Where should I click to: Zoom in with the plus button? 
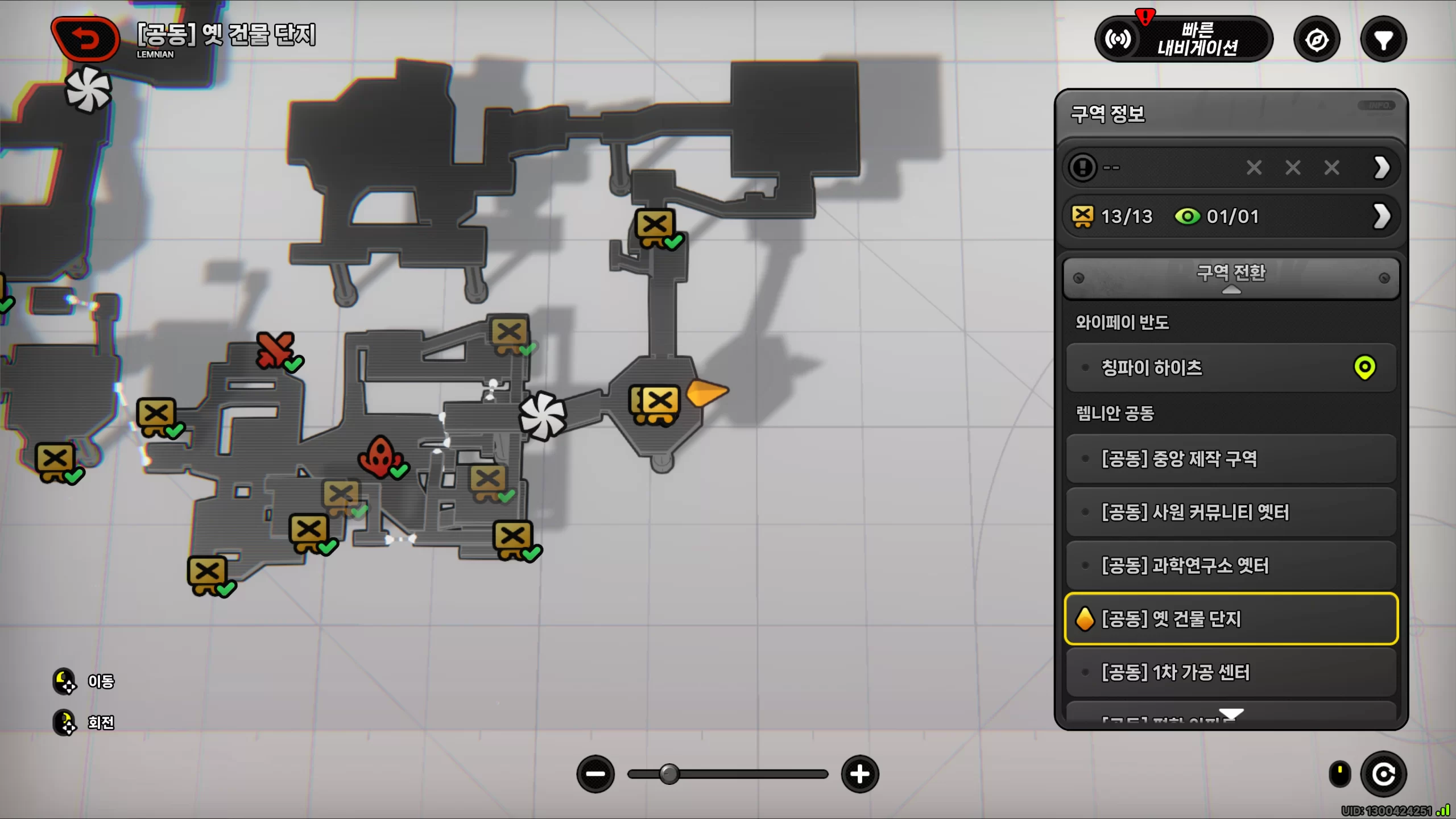coord(860,774)
